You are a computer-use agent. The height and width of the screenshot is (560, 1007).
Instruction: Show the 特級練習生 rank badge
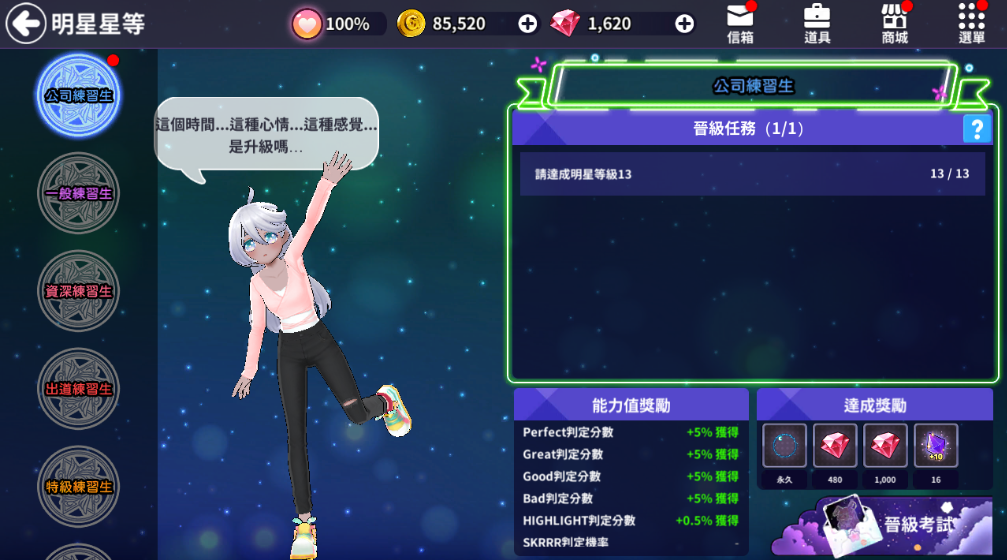point(78,486)
